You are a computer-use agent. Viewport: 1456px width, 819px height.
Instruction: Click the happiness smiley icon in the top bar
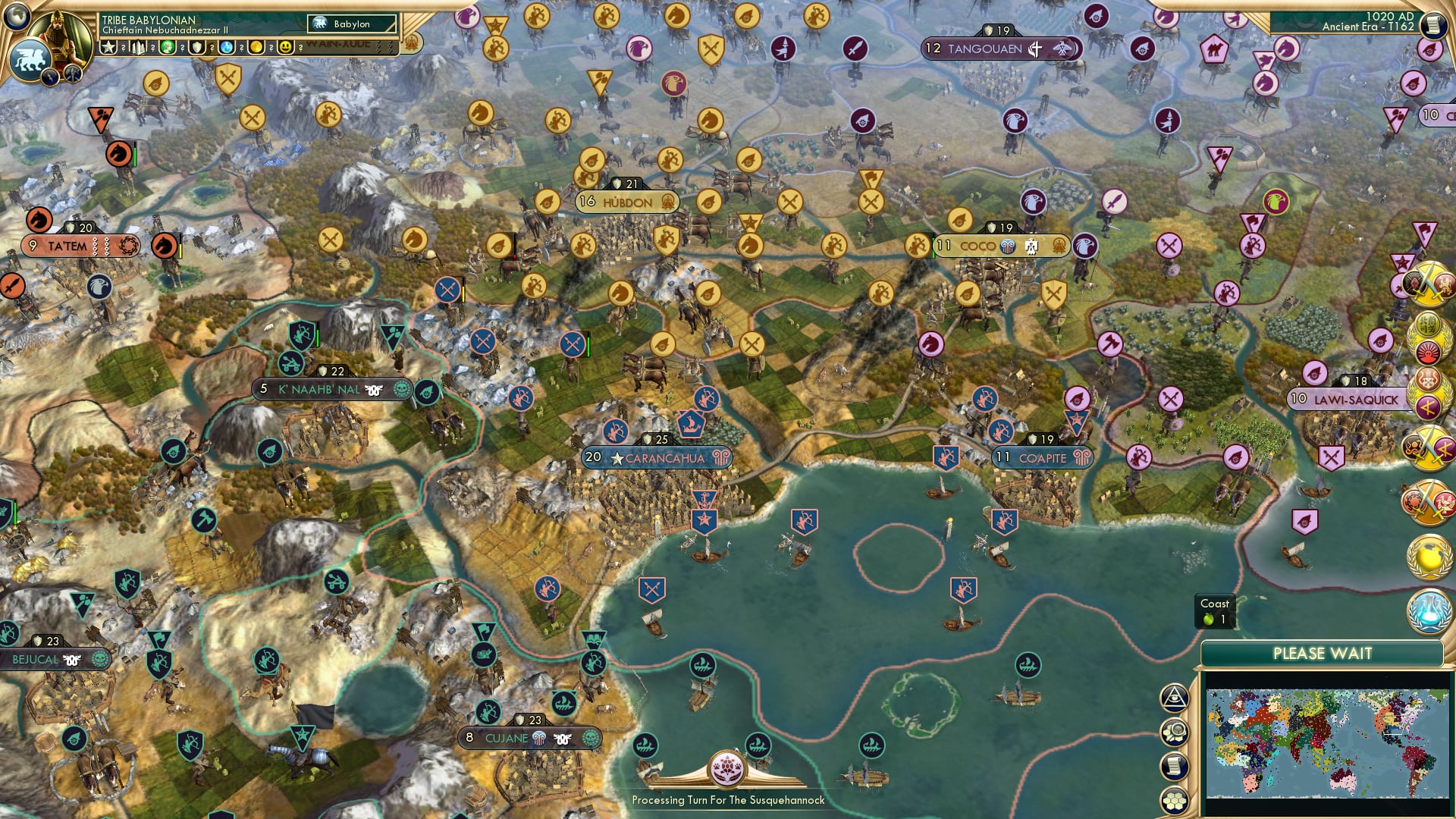click(285, 47)
